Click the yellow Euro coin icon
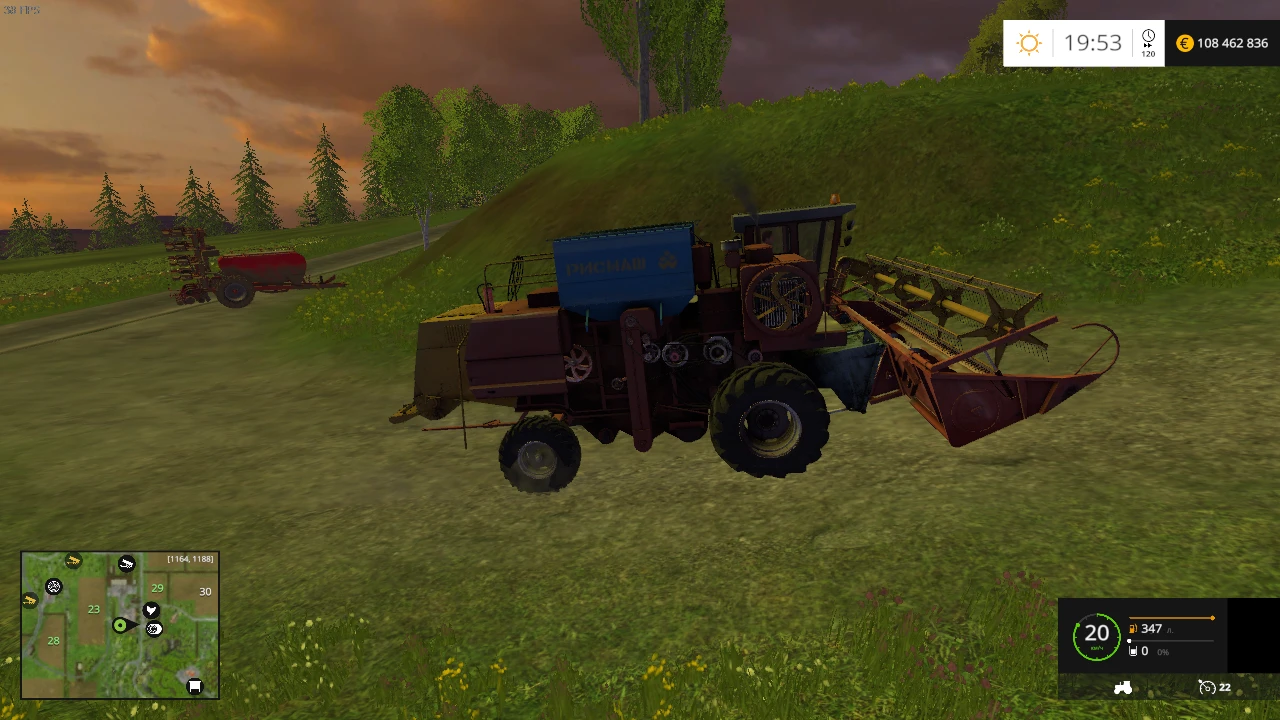1280x720 pixels. pos(1184,43)
